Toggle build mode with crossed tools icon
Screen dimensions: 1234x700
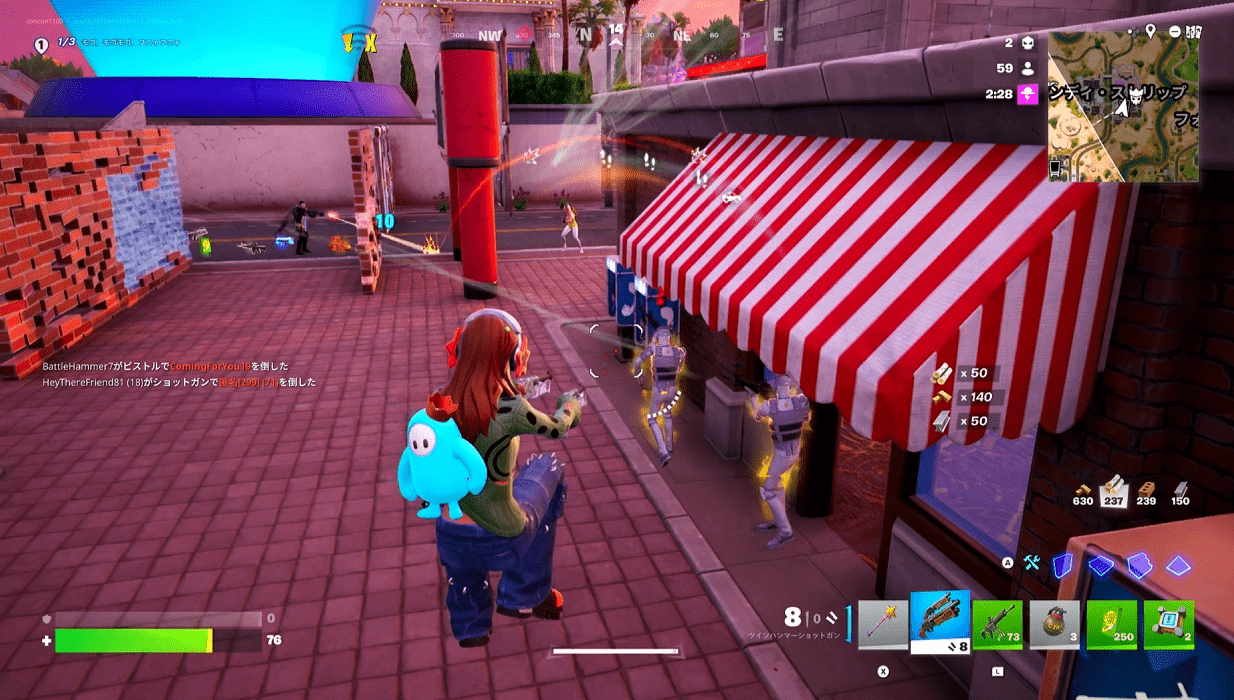[x=1031, y=564]
